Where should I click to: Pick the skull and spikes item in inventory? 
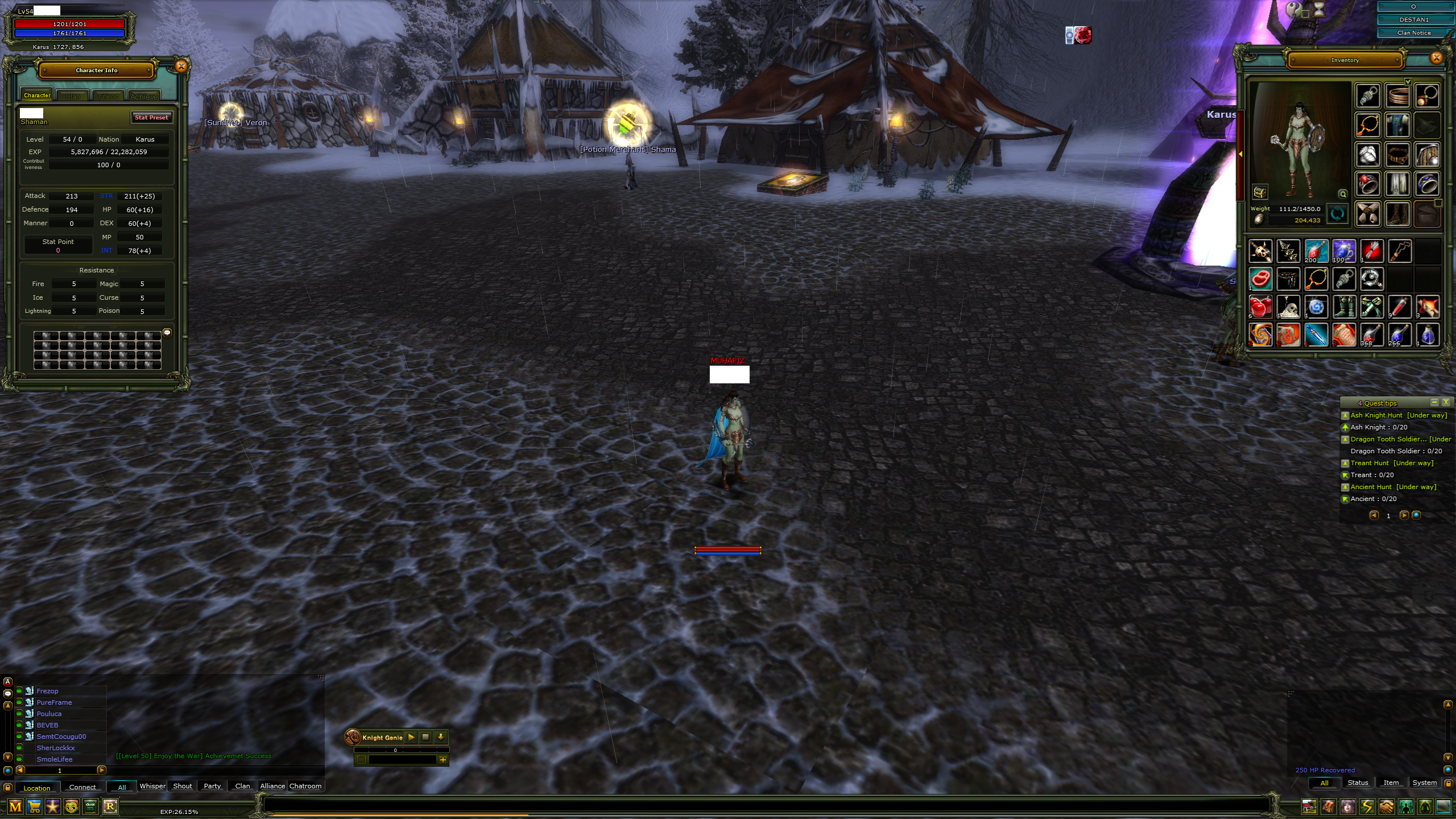coord(1260,251)
